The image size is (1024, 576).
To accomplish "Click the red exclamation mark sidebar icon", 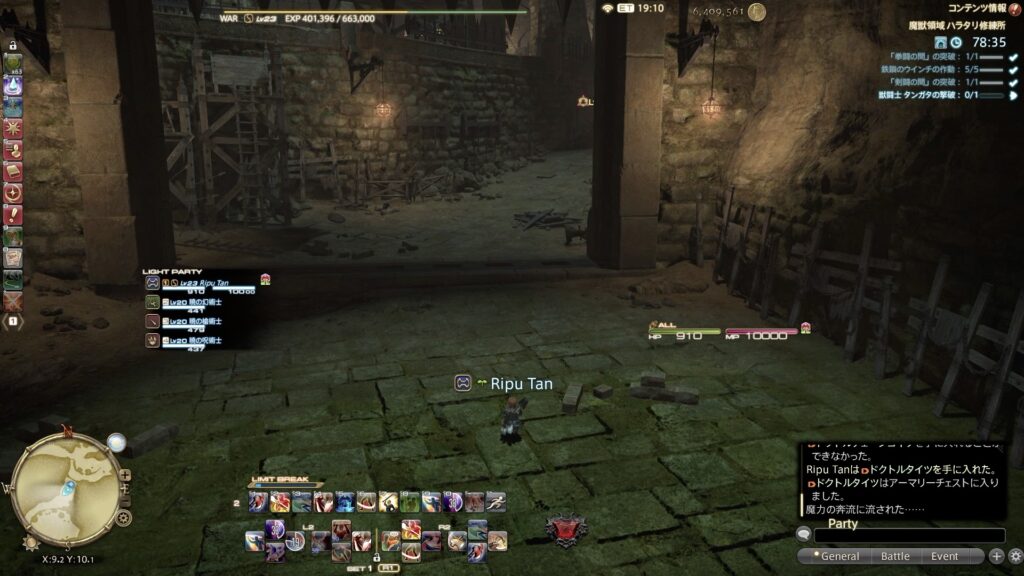I will [x=13, y=214].
